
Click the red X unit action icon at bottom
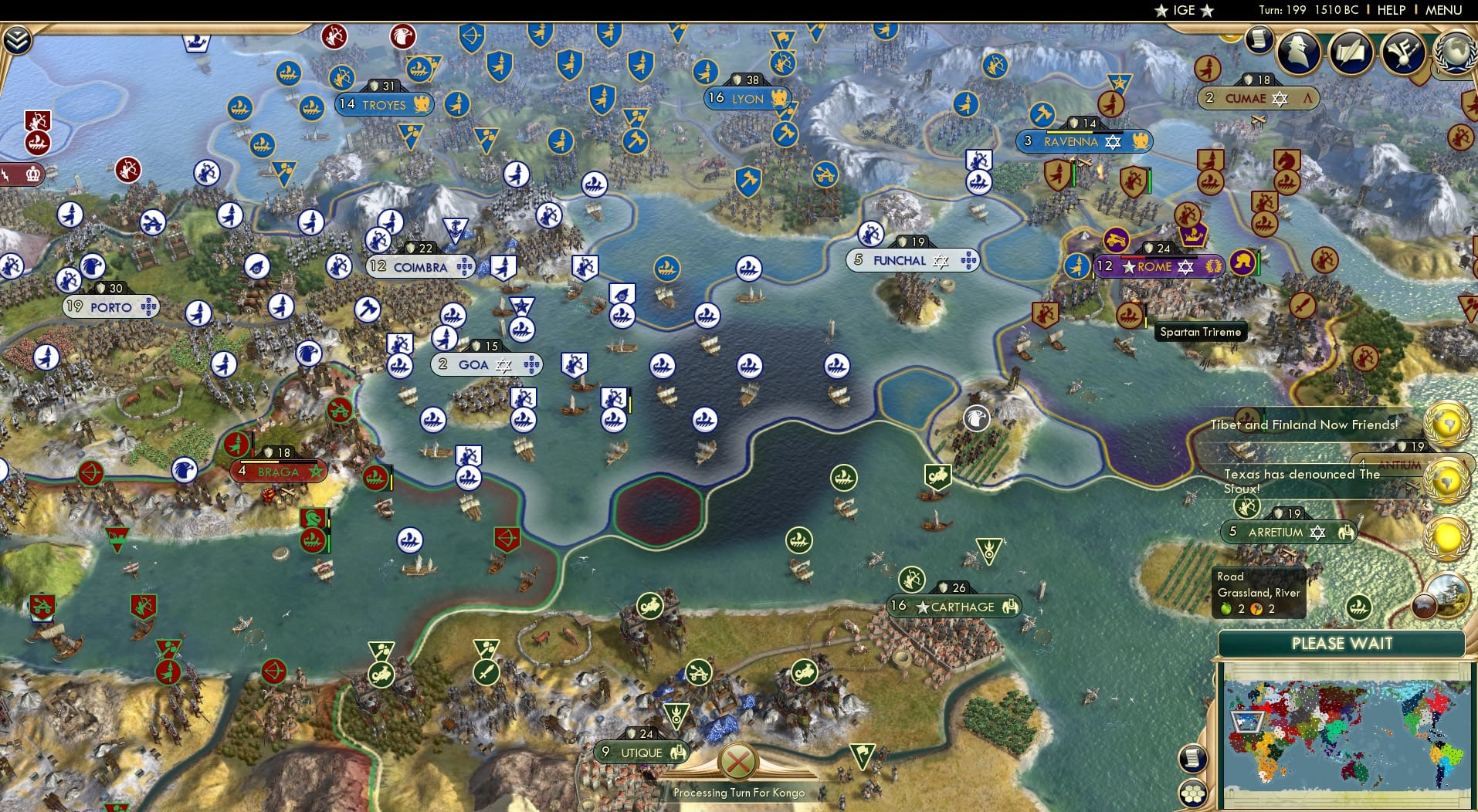[739, 761]
